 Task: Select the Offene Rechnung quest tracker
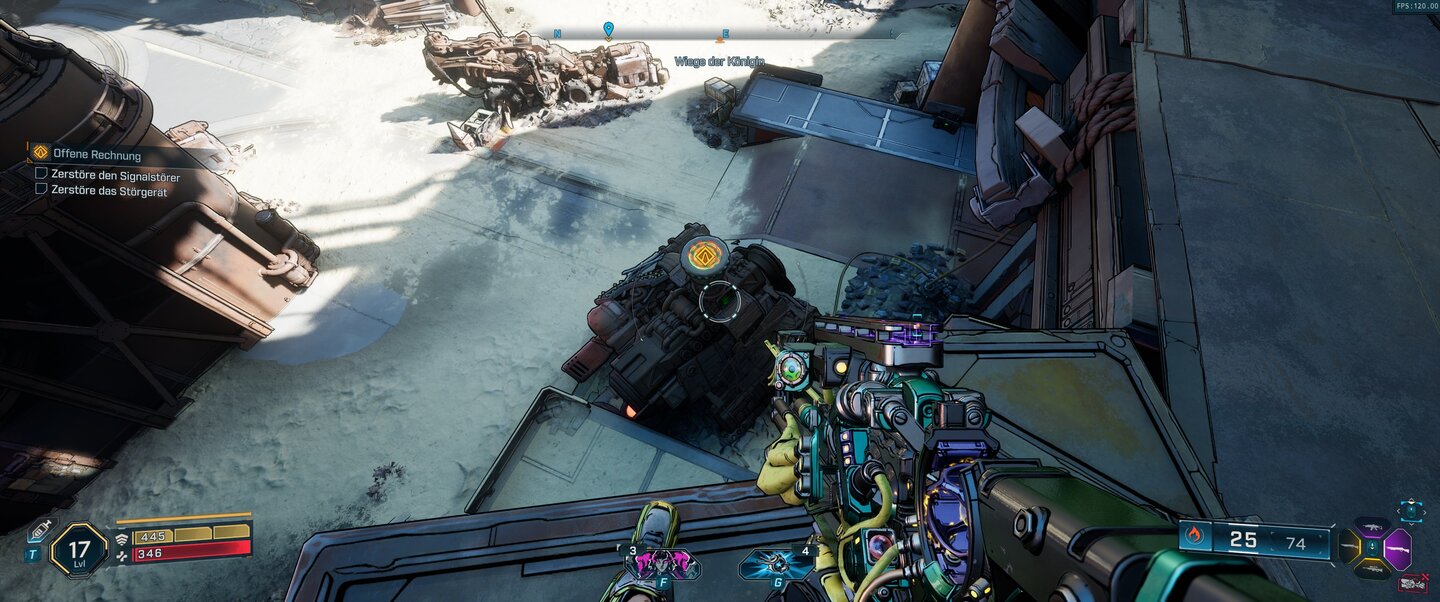[x=96, y=155]
